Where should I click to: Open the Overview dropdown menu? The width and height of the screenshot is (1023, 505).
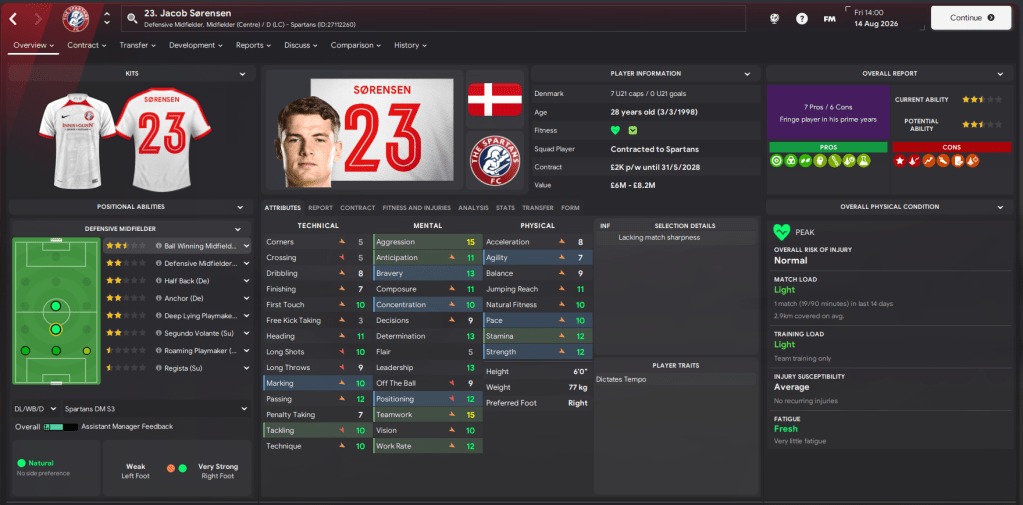click(34, 45)
